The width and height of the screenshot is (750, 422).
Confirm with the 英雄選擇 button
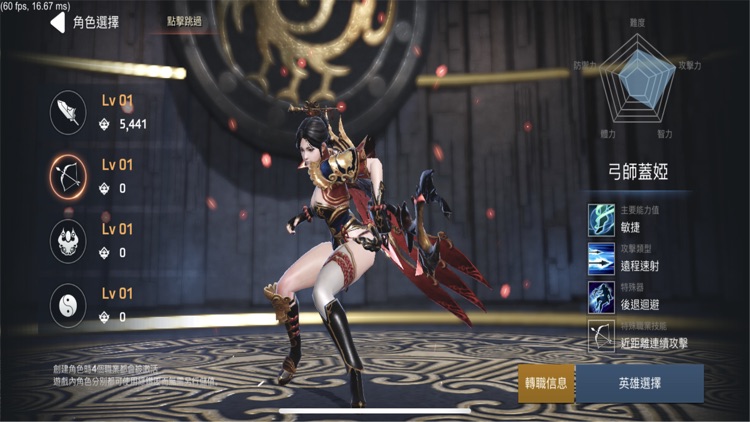[639, 384]
